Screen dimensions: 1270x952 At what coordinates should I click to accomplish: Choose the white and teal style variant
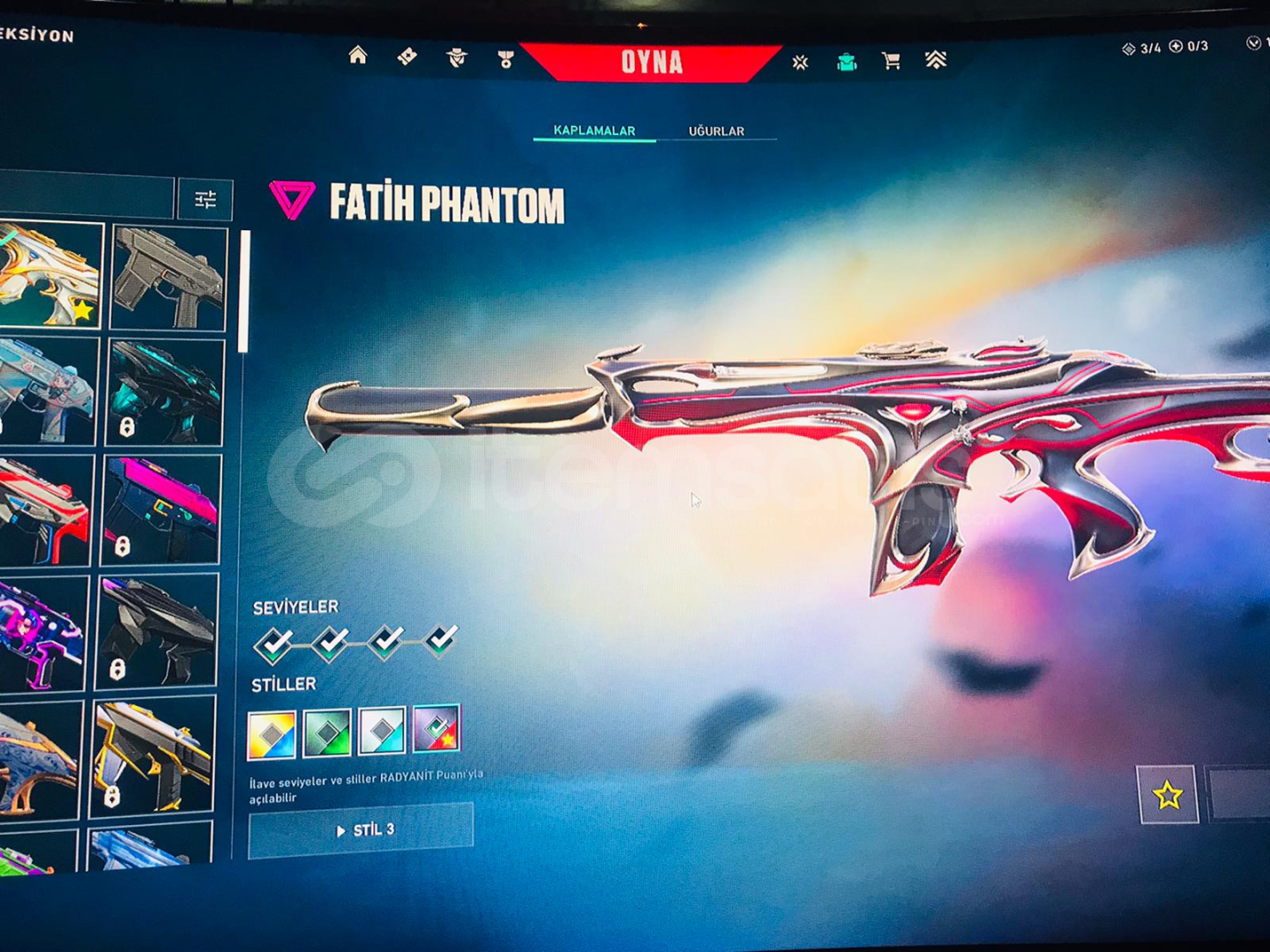coord(382,731)
